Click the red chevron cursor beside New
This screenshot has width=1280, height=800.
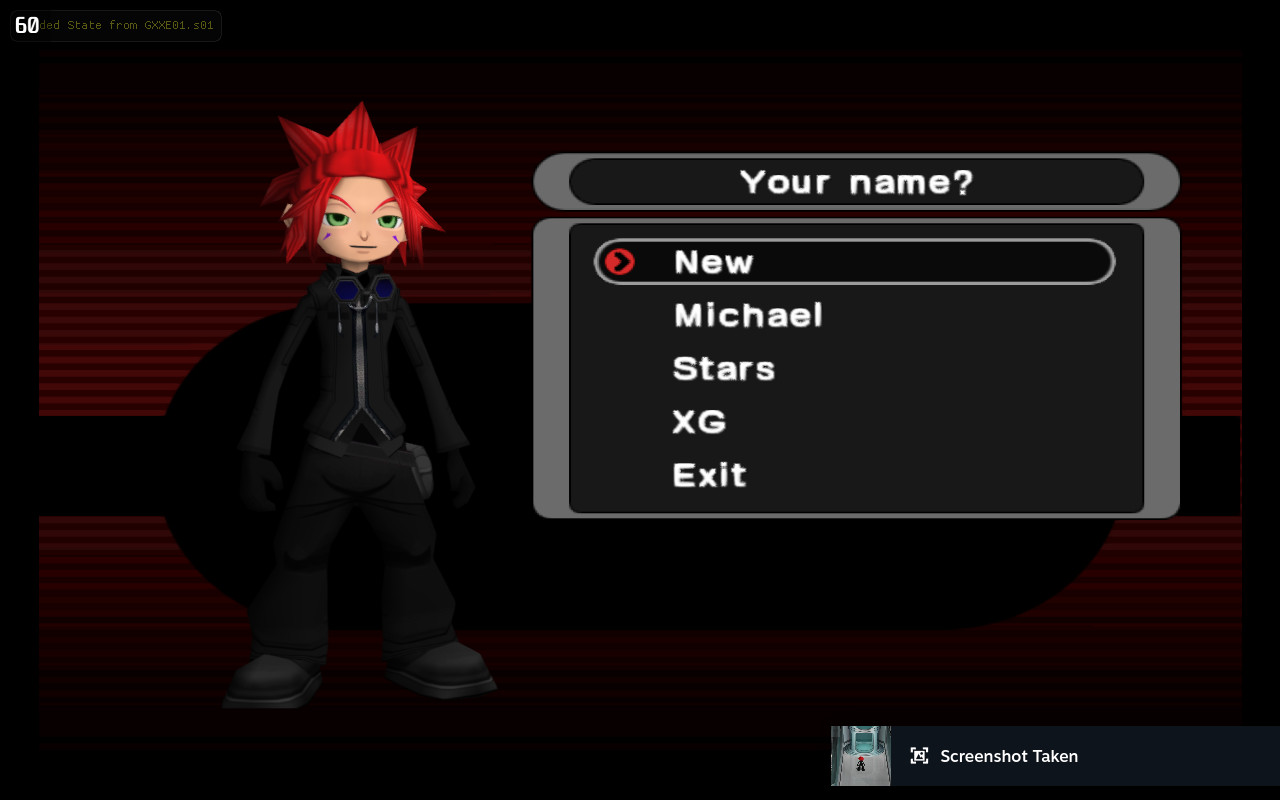(x=621, y=261)
